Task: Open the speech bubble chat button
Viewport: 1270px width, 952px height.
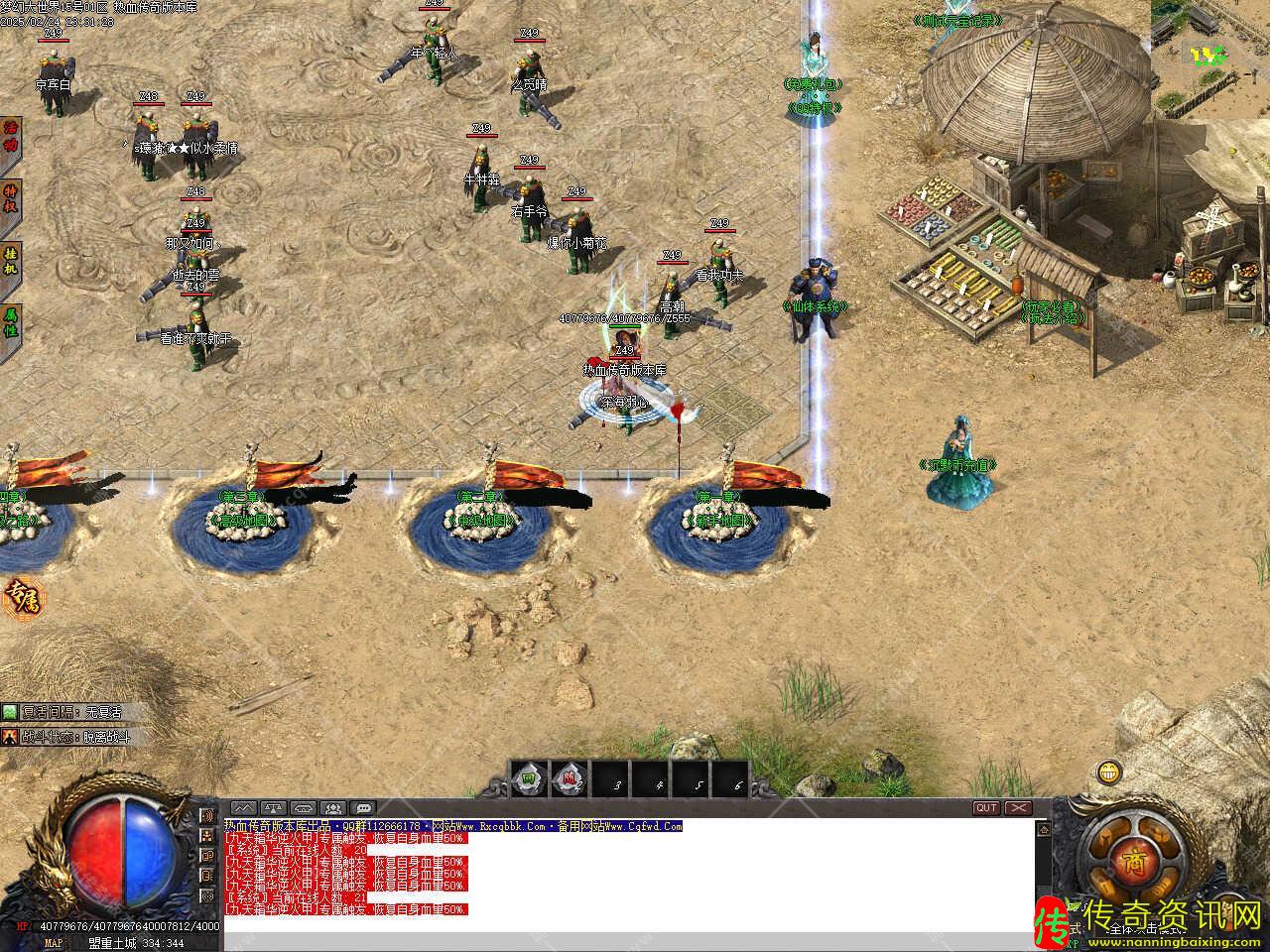Action: click(363, 808)
